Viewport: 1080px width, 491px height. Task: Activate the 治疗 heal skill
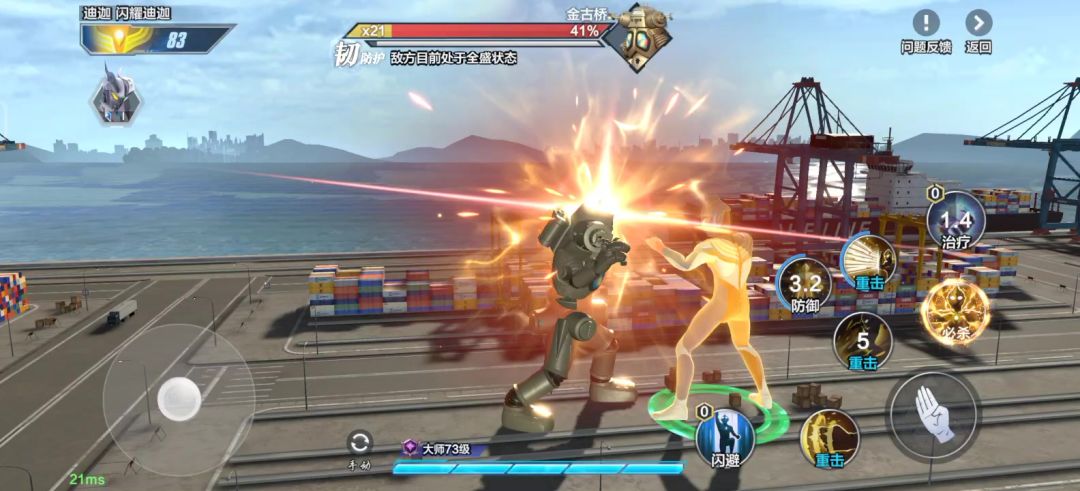[955, 220]
